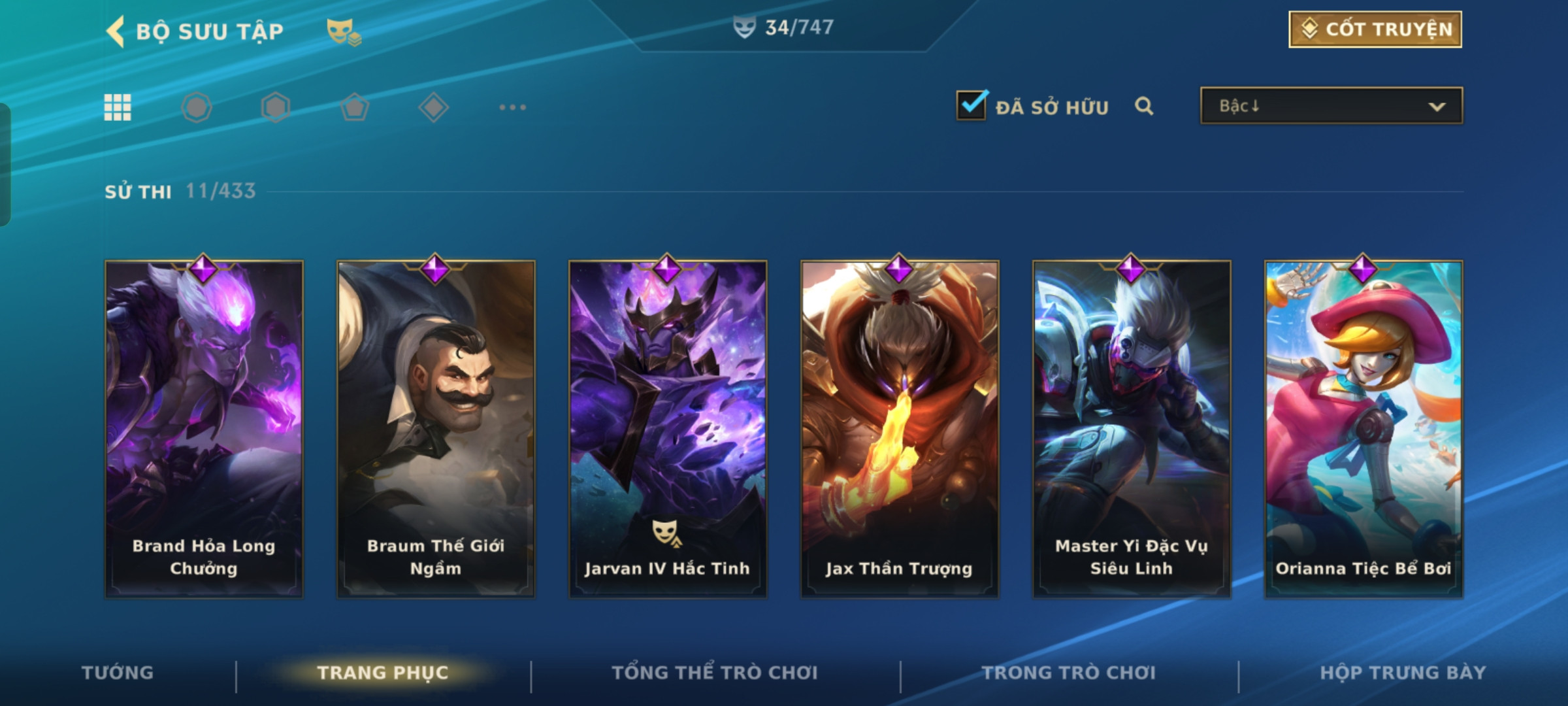View the Jax Thần Trượng skin card
This screenshot has width=1568, height=706.
pos(900,429)
